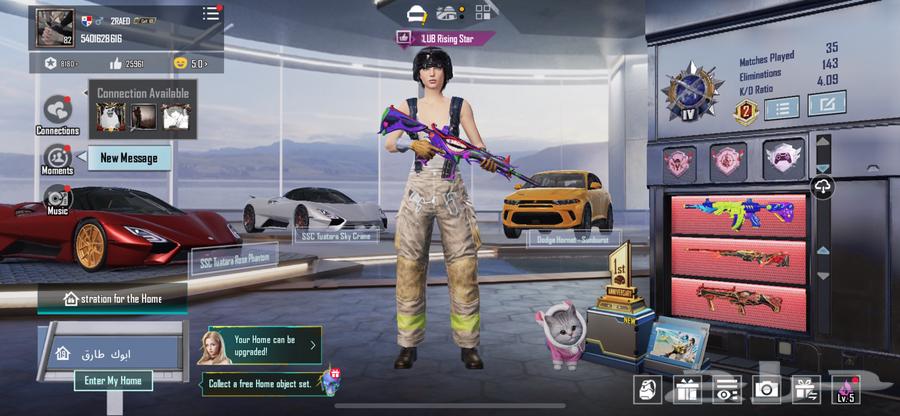Open the stats list button under K/D Ratio
900x416 pixels.
781,107
